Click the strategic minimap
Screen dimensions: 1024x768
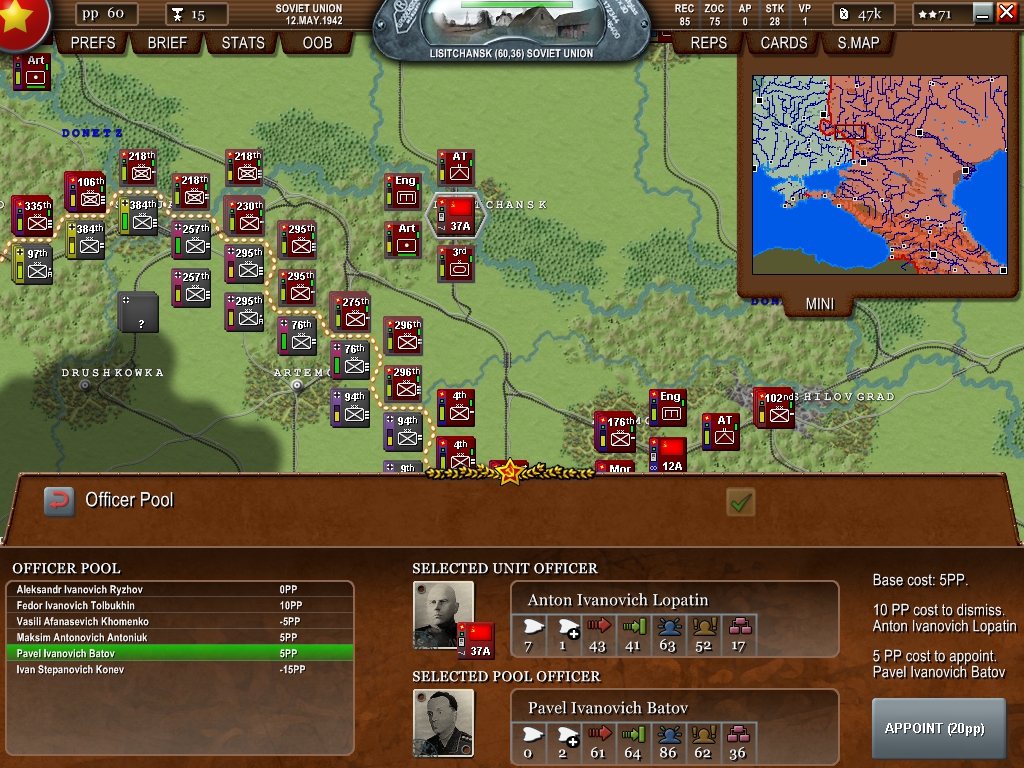(x=879, y=174)
